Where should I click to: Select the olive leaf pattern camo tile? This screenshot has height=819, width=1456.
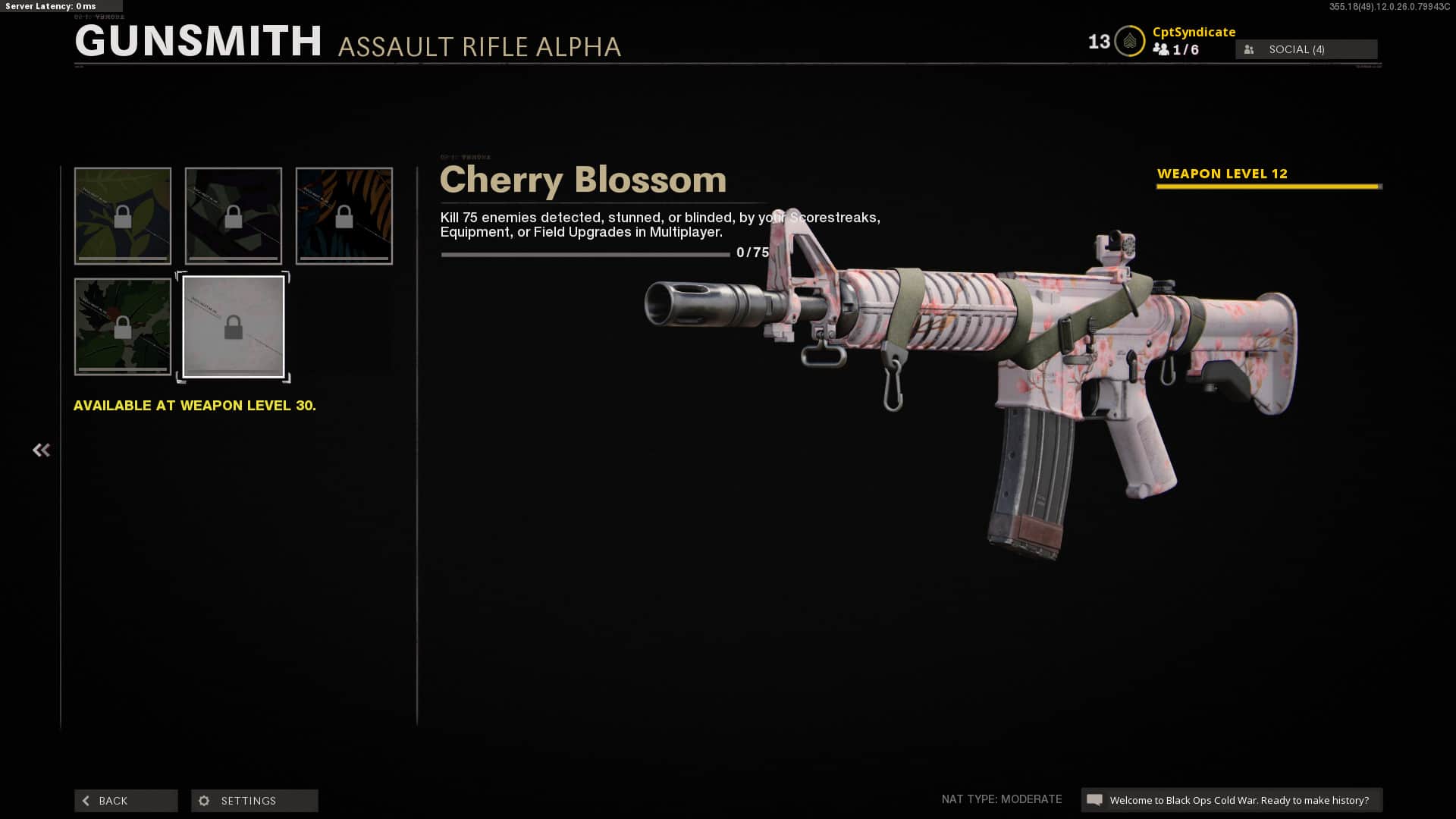123,216
